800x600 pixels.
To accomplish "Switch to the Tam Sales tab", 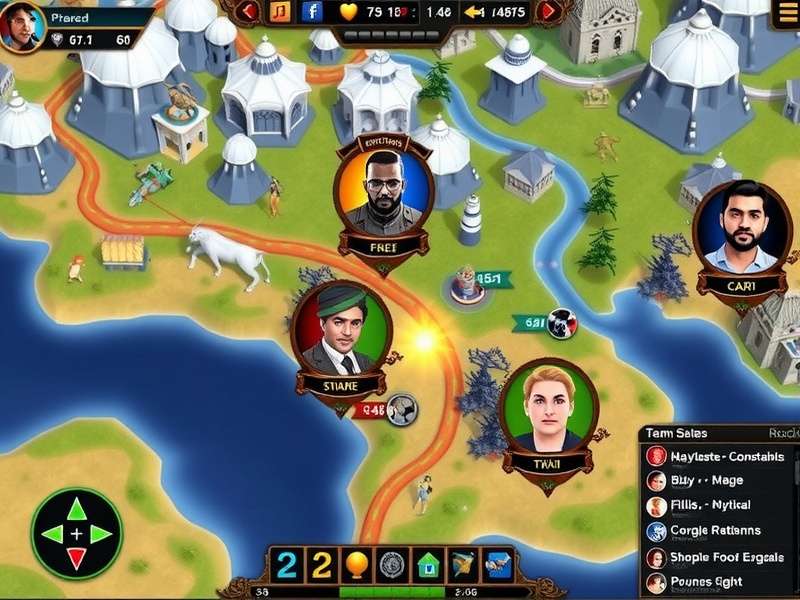I will coord(677,433).
